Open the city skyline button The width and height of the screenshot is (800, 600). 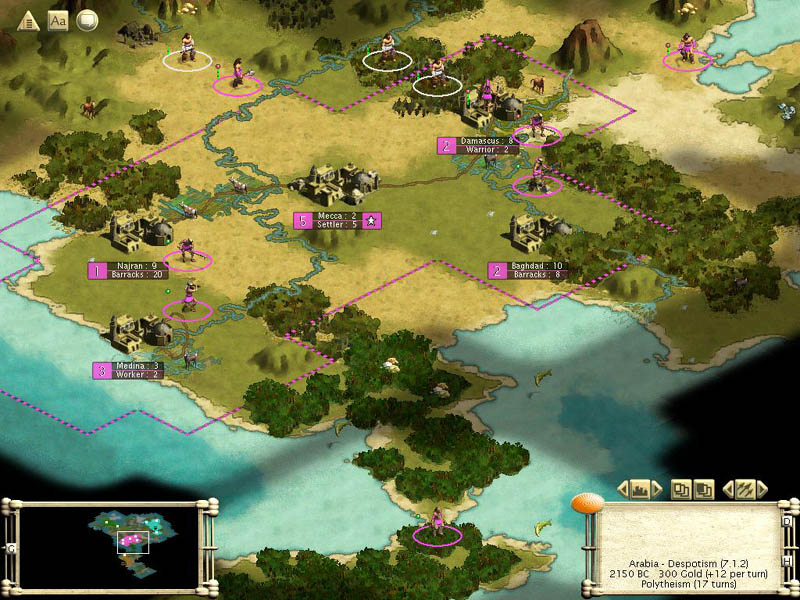(x=640, y=489)
